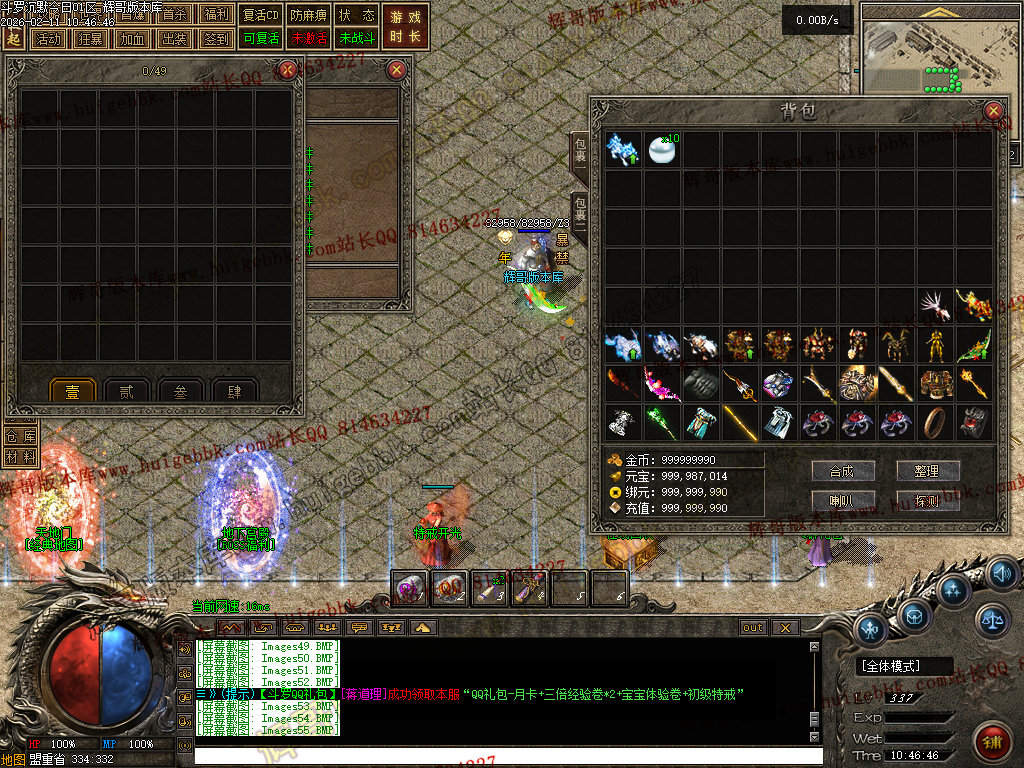This screenshot has height=768, width=1024.
Task: Switch to storage page 叁
Action: coord(180,393)
